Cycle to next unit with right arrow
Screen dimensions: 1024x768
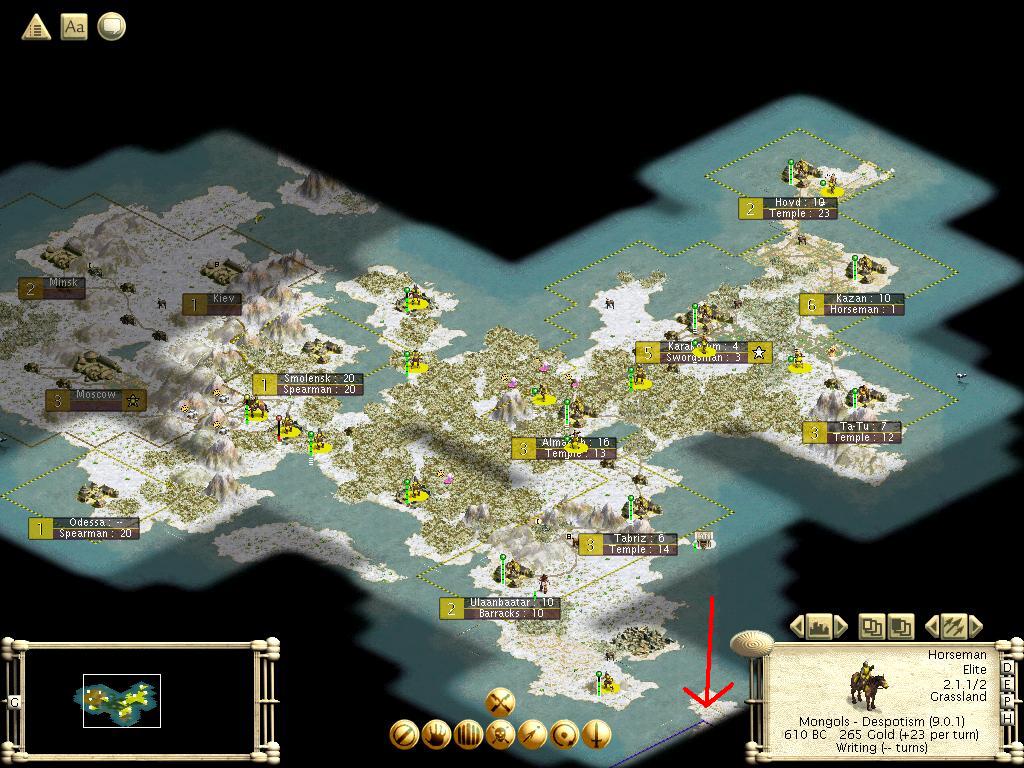click(976, 627)
